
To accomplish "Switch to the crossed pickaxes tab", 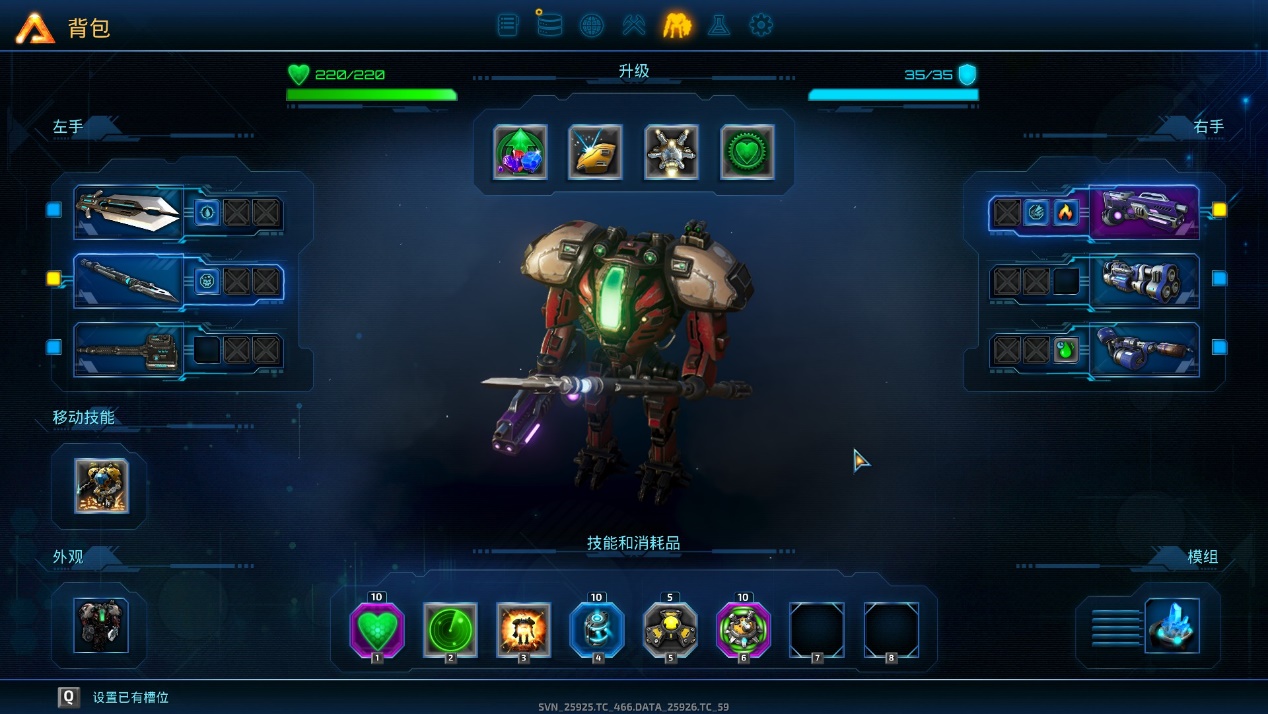I will click(x=634, y=25).
